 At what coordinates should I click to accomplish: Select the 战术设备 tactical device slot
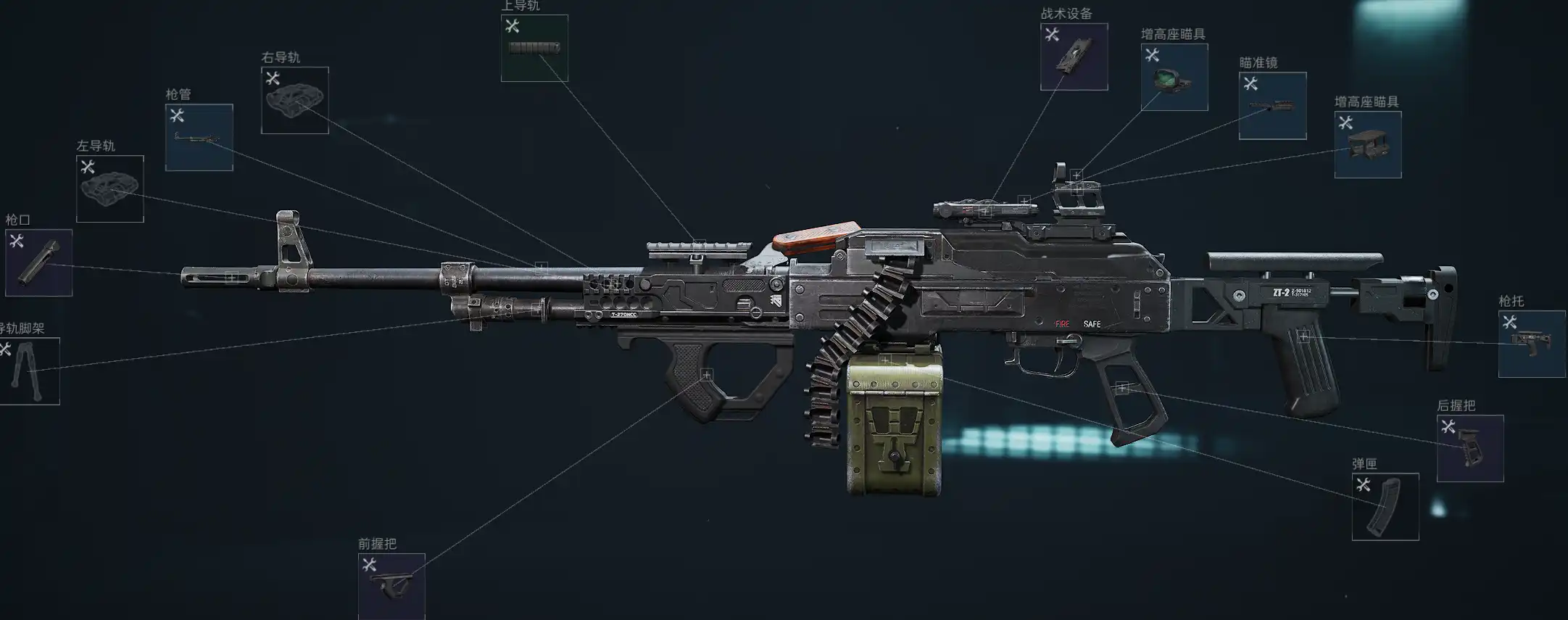pyautogui.click(x=1074, y=57)
